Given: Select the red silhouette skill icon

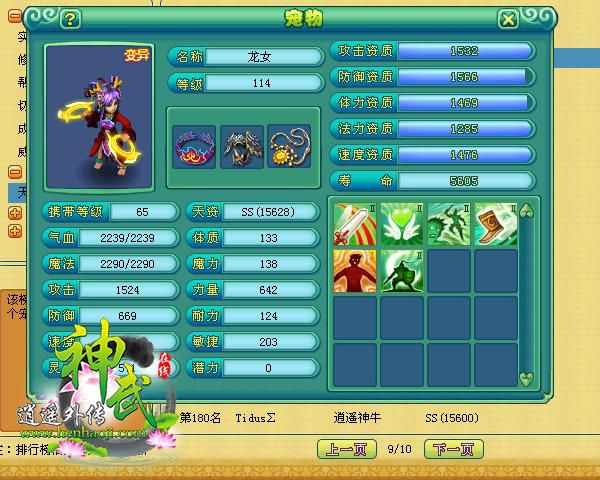Looking at the screenshot, I should click(355, 271).
